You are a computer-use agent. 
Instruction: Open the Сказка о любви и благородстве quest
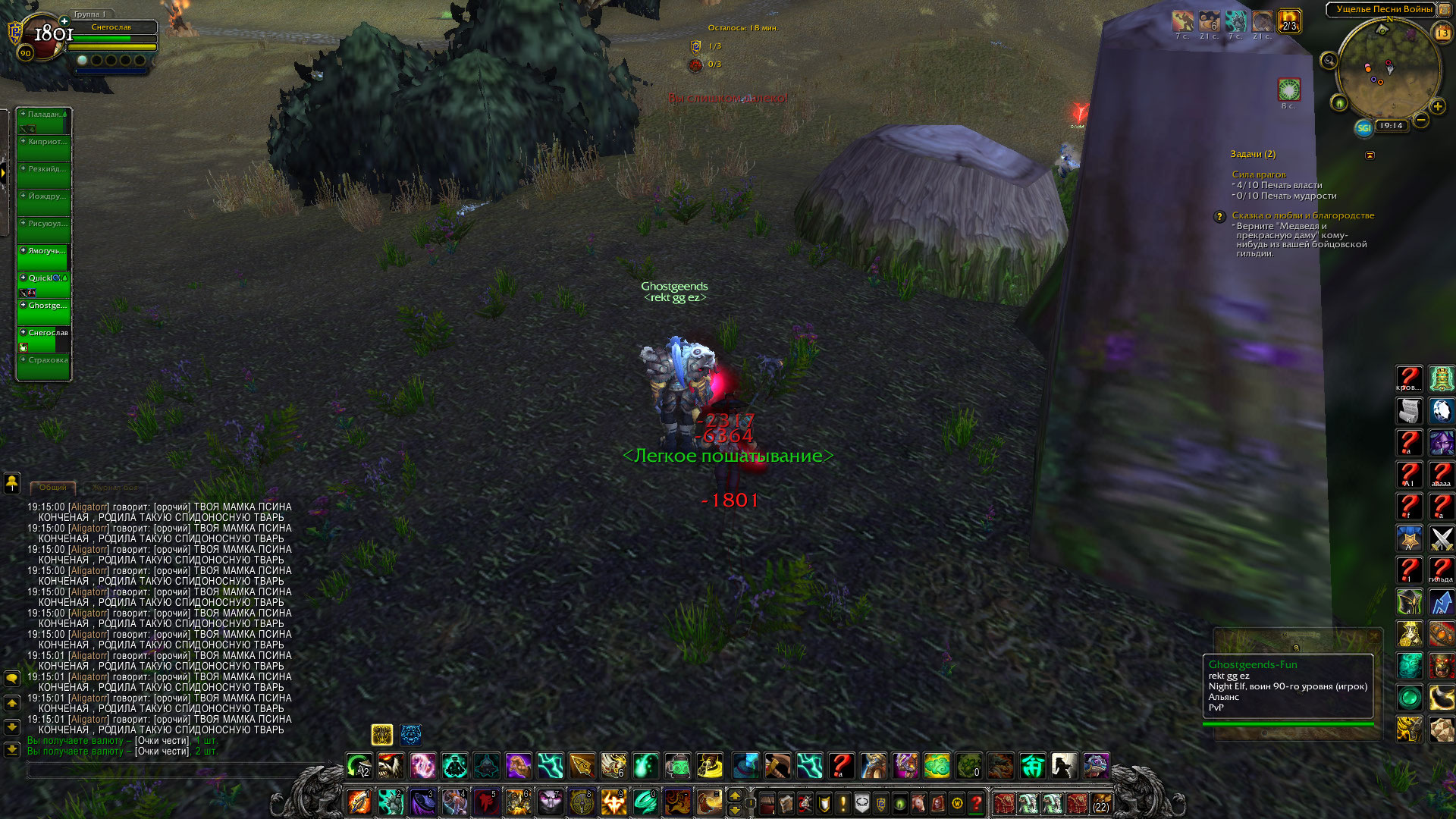pyautogui.click(x=1302, y=215)
